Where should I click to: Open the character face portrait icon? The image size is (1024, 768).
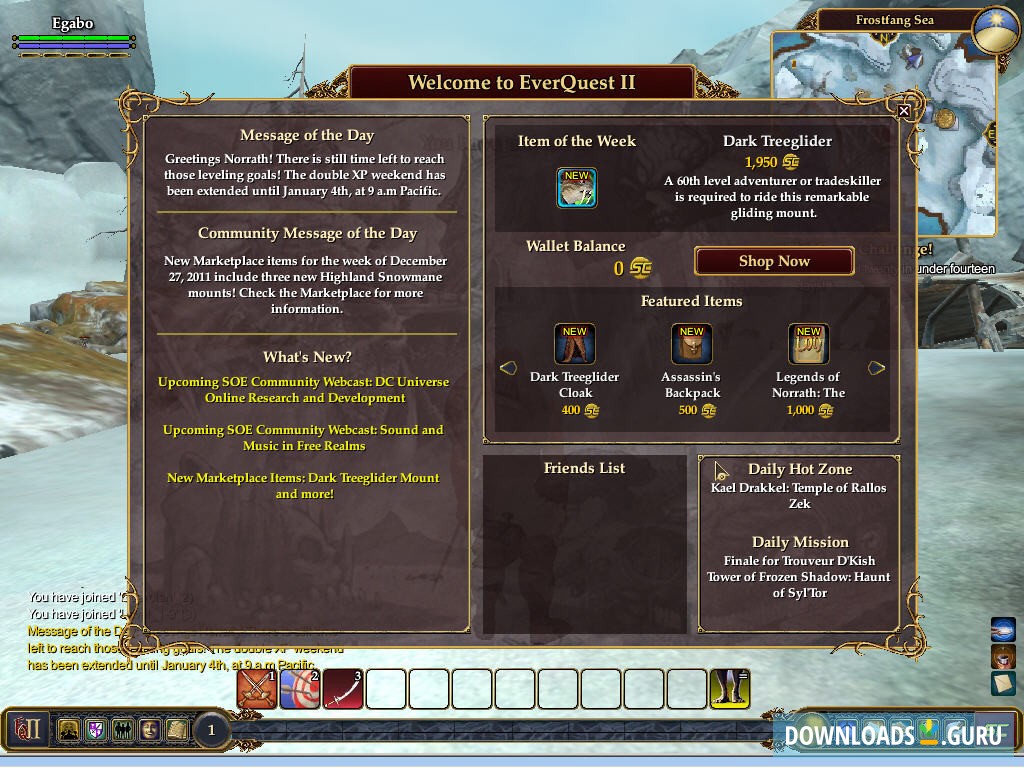click(150, 730)
